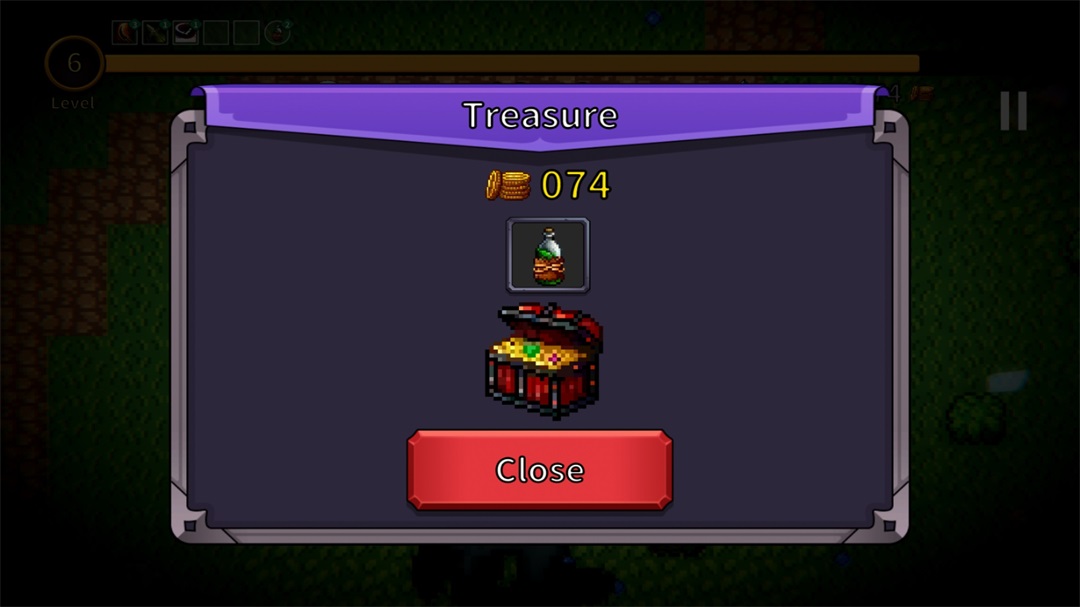This screenshot has height=607, width=1080.
Task: Pause the game with pause icon
Action: (1013, 111)
